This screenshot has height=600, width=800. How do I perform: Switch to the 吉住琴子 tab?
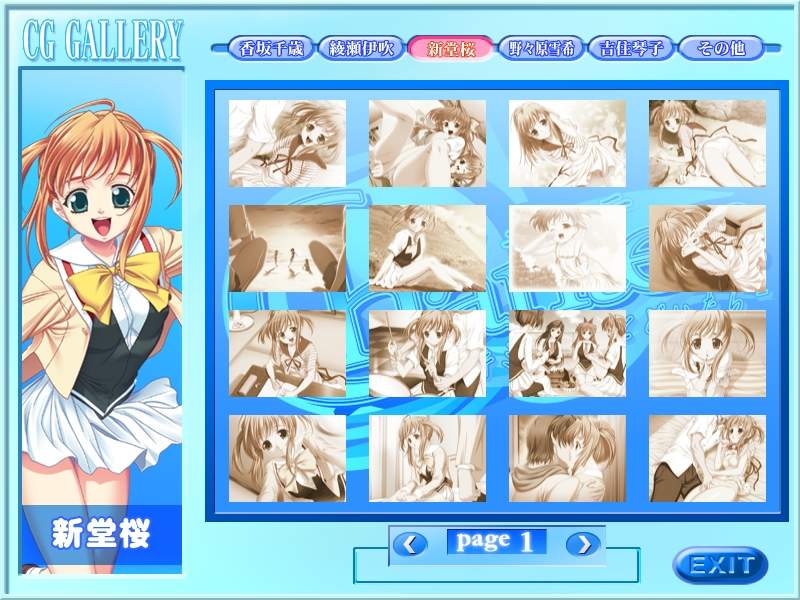click(x=631, y=47)
